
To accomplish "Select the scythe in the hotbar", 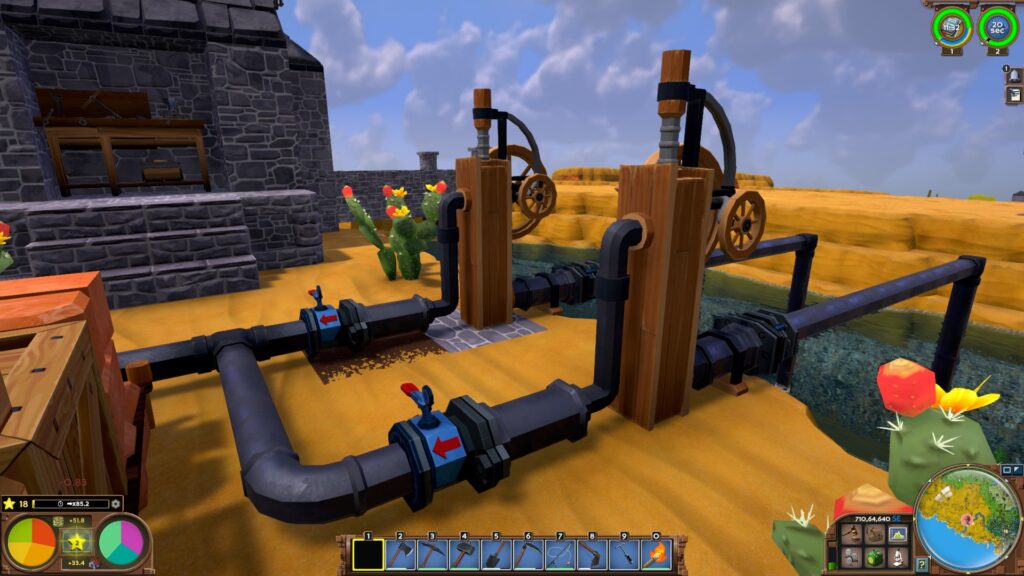I will click(528, 553).
